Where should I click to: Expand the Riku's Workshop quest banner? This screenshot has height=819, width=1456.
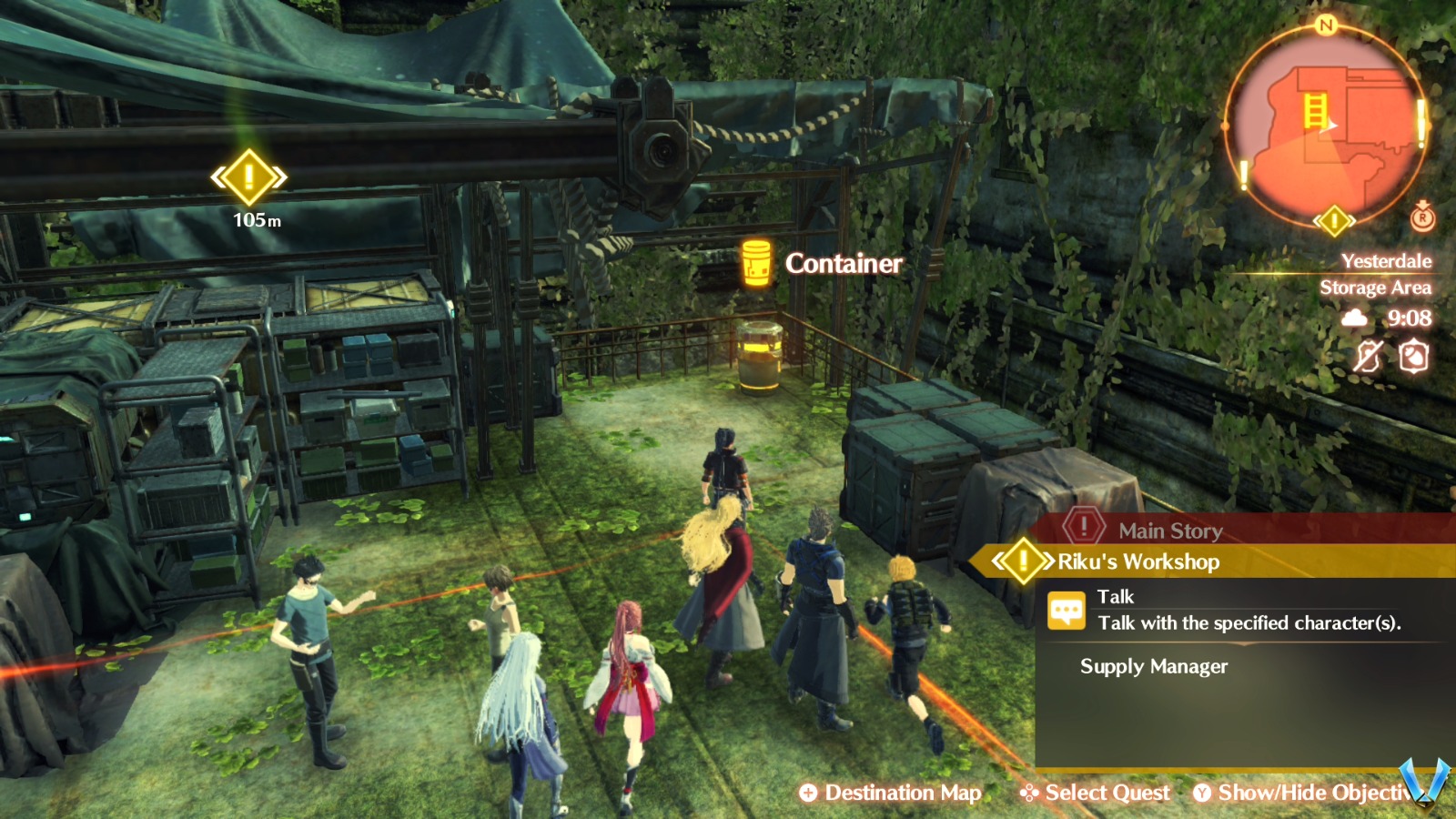(1137, 562)
